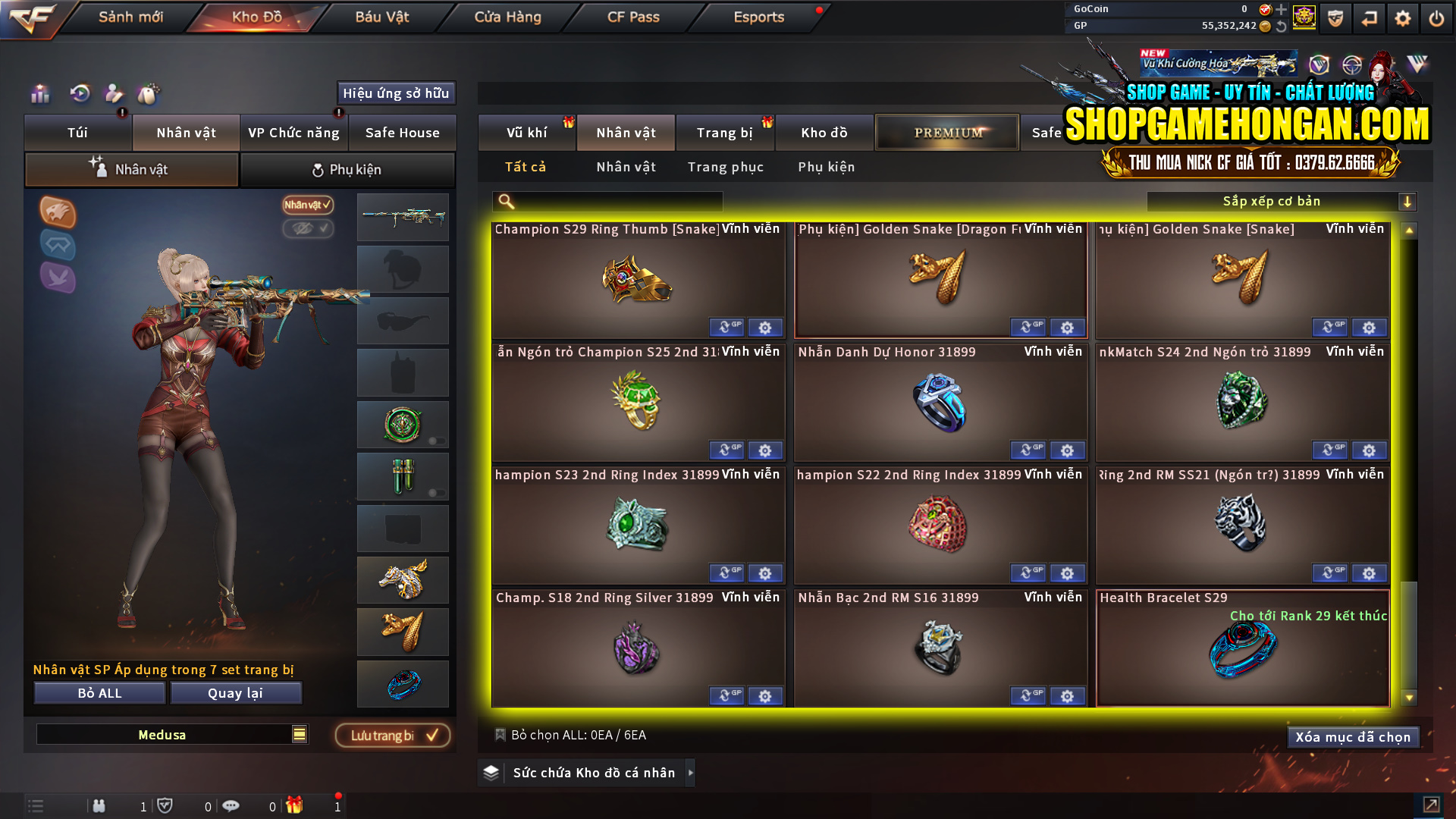Screen dimensions: 1456x819
Task: Open the gear settings icon on Champion S29 Ring Thumb
Action: (765, 328)
